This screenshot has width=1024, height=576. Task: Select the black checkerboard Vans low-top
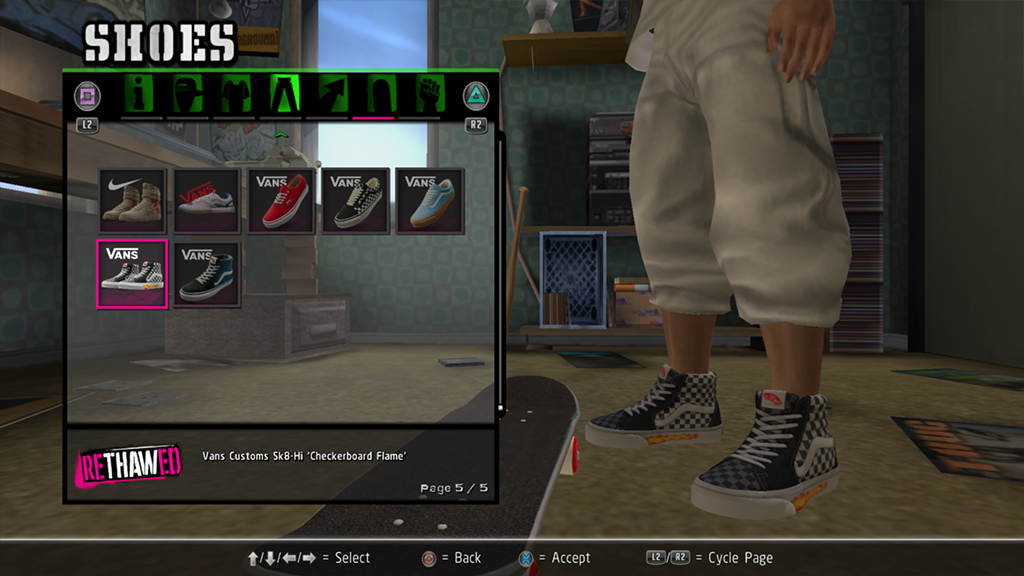[x=356, y=200]
